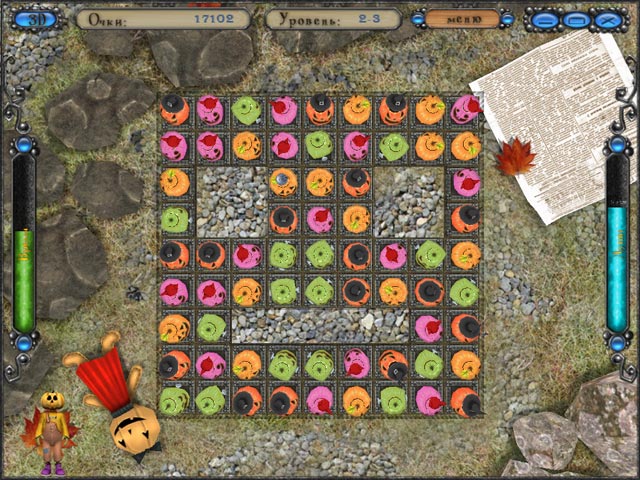The height and width of the screenshot is (480, 640).
Task: Open the меню button
Action: (x=463, y=19)
